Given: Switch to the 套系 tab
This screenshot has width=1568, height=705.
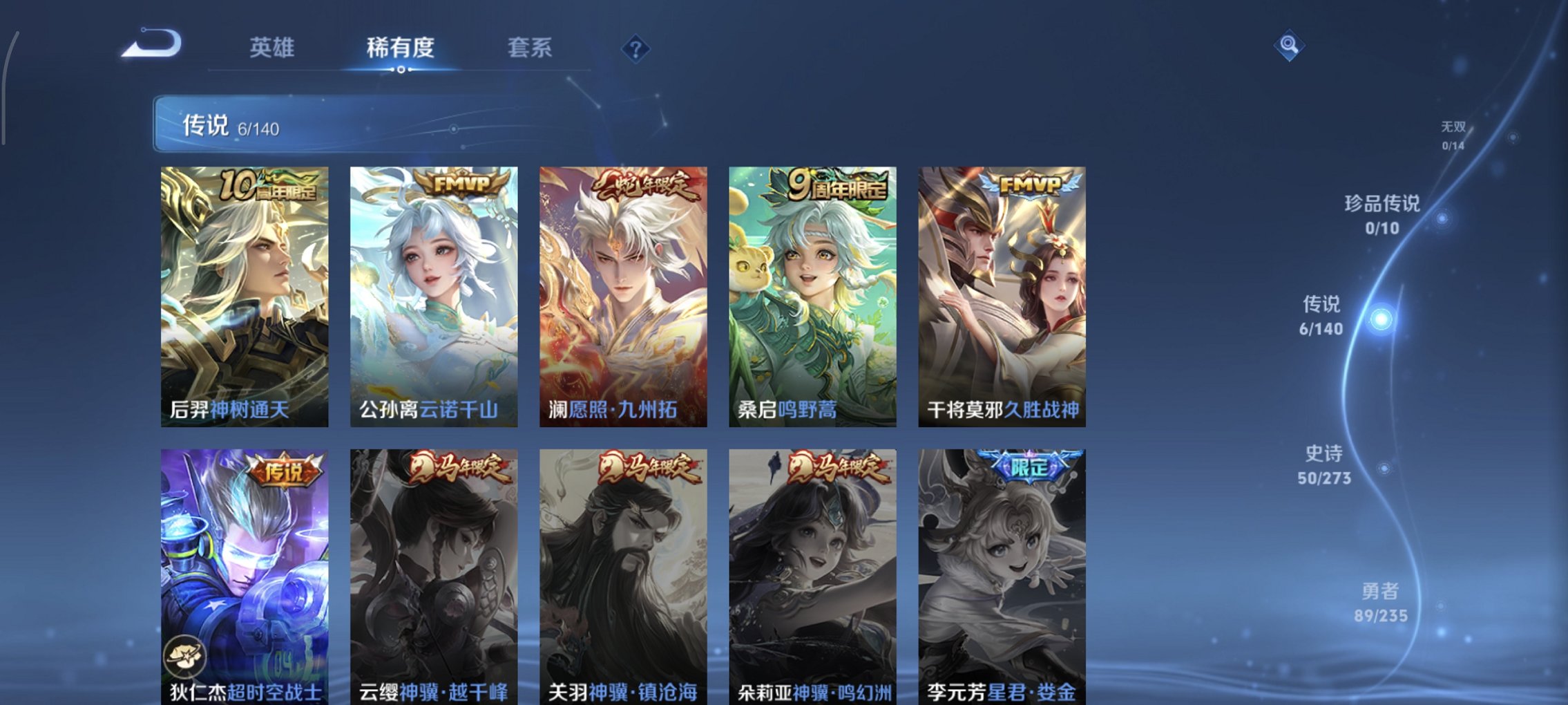Looking at the screenshot, I should pyautogui.click(x=530, y=48).
